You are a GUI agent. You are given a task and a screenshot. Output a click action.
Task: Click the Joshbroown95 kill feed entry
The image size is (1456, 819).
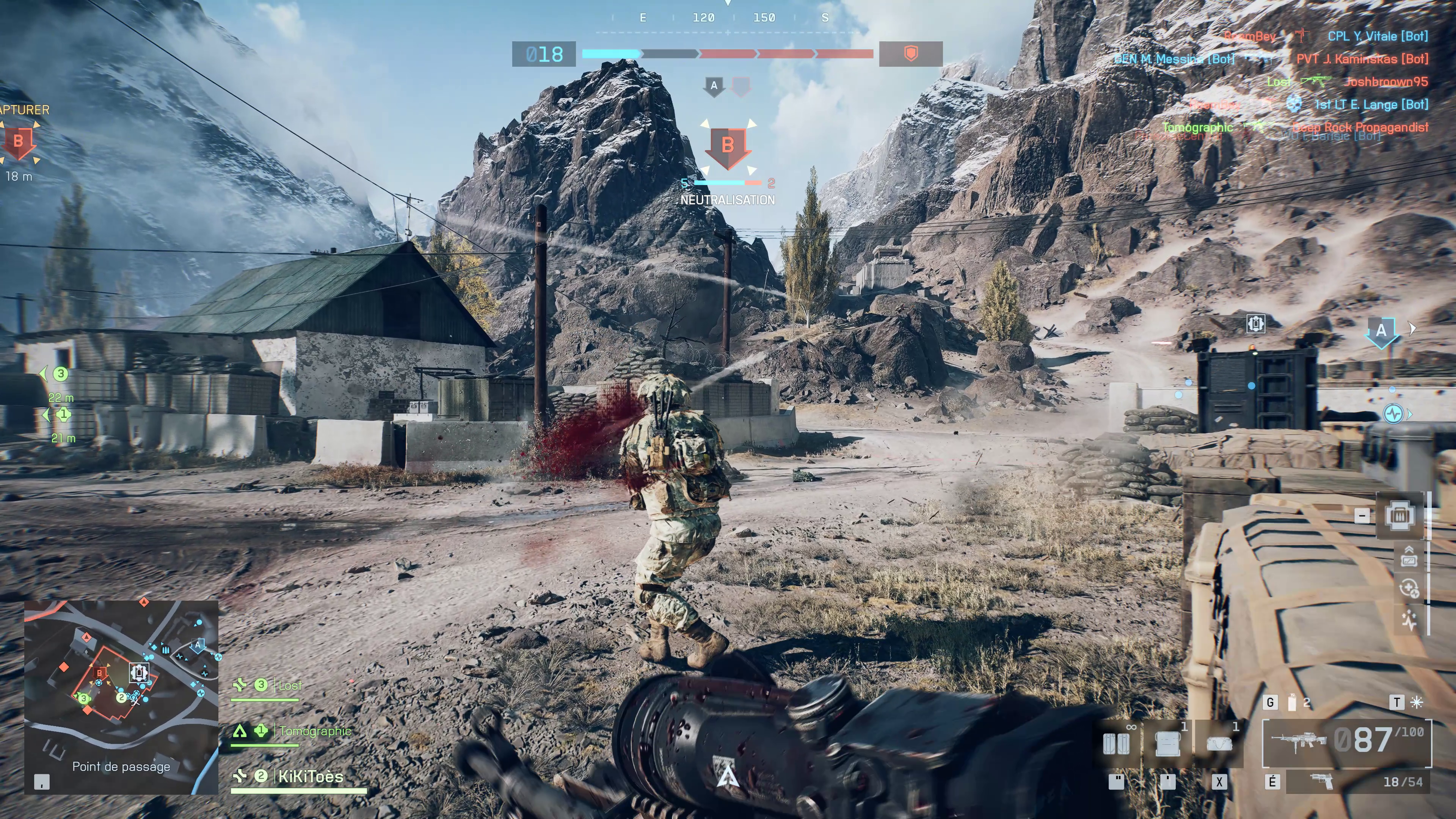coord(1386,82)
